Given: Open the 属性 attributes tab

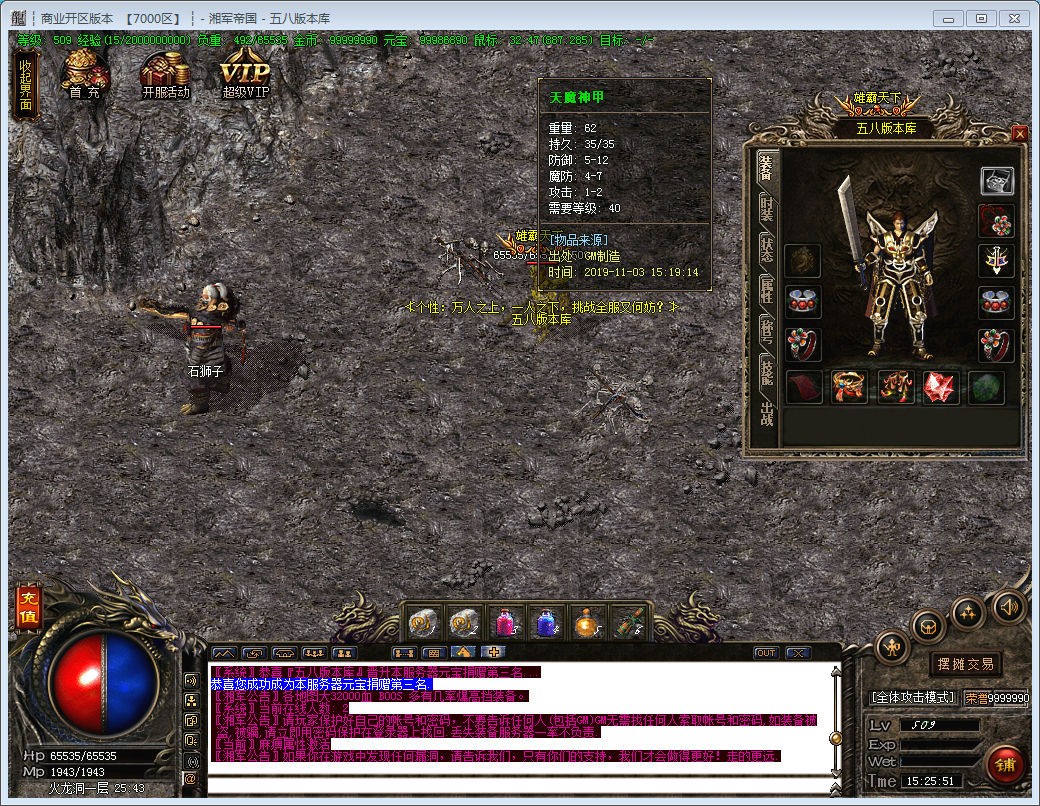Looking at the screenshot, I should (x=766, y=291).
